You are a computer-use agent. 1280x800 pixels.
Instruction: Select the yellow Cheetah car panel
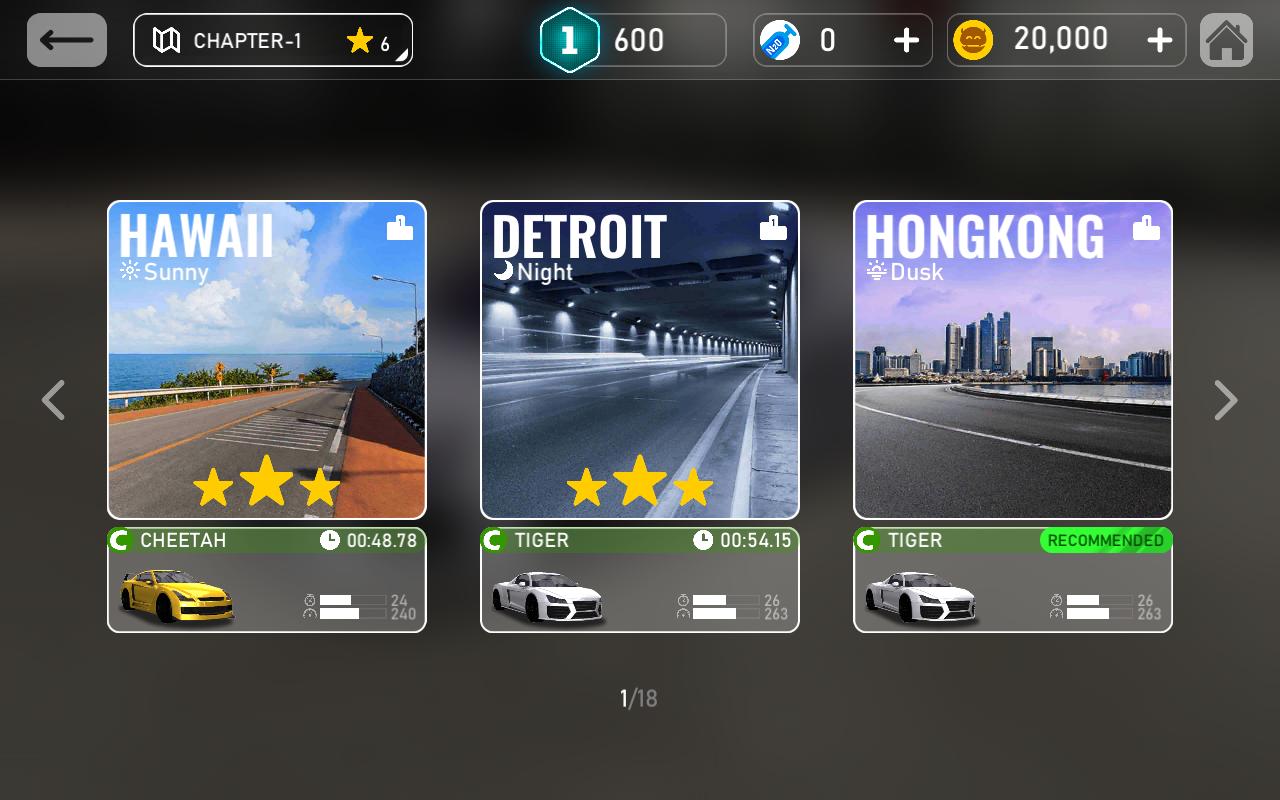pyautogui.click(x=267, y=581)
